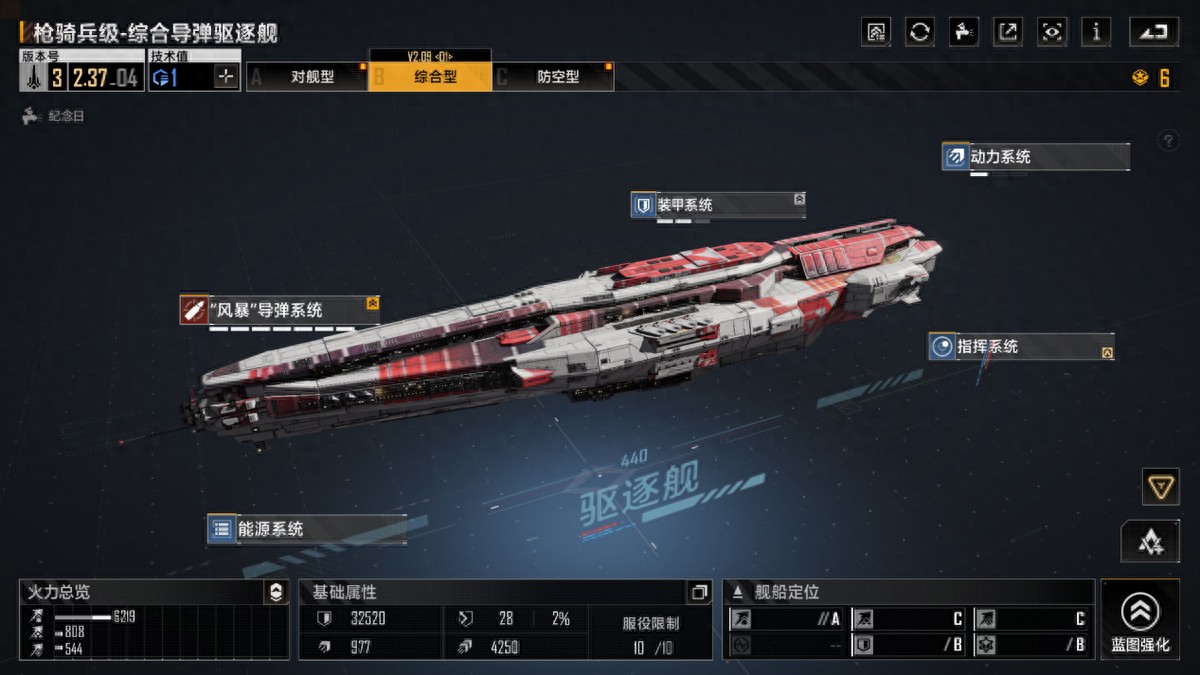Viewport: 1200px width, 675px height.
Task: Open the 能源系统 module label
Action: coord(306,529)
